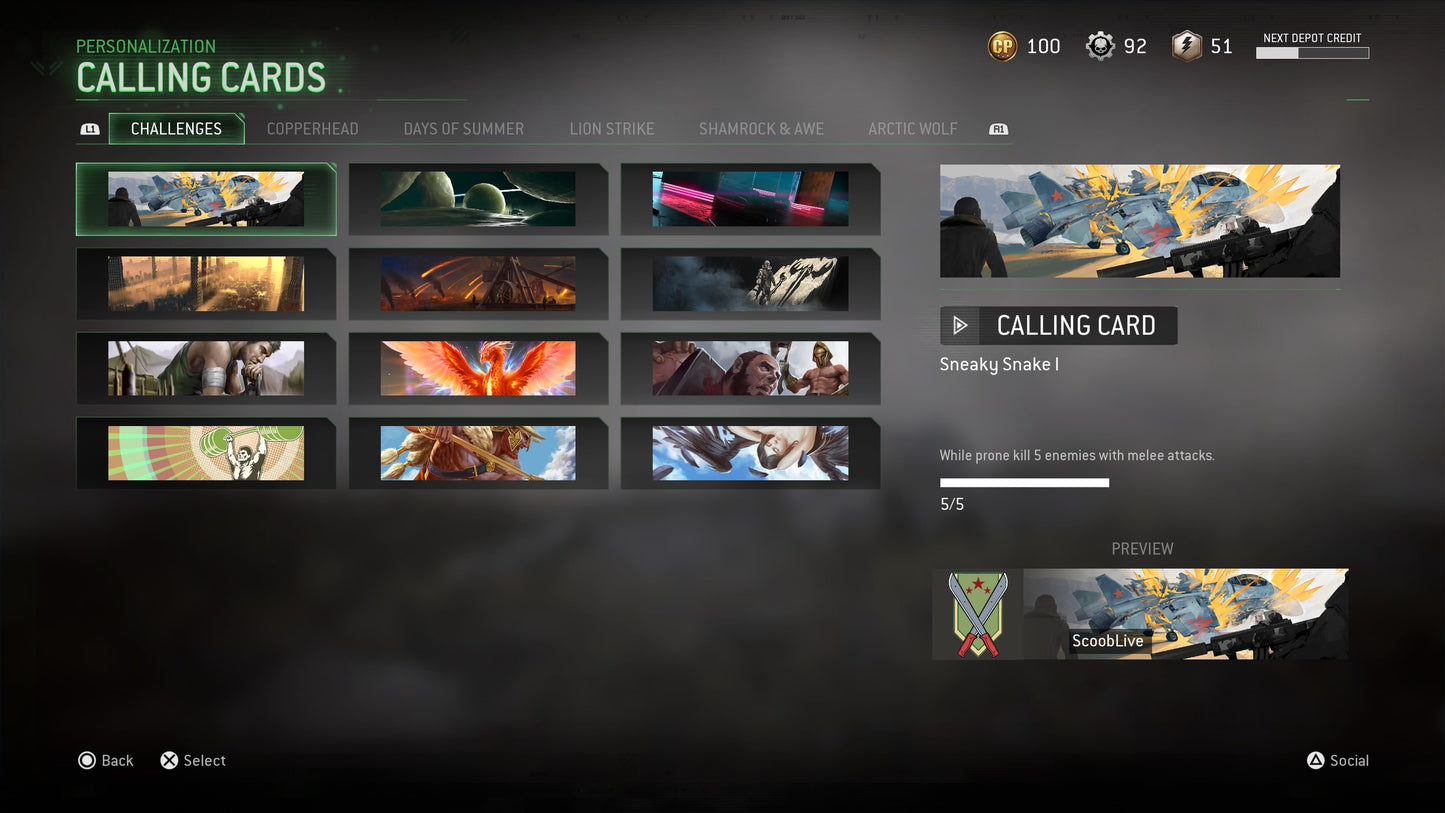This screenshot has width=1445, height=813.
Task: Click the 5/5 challenge progress bar
Action: click(1023, 482)
